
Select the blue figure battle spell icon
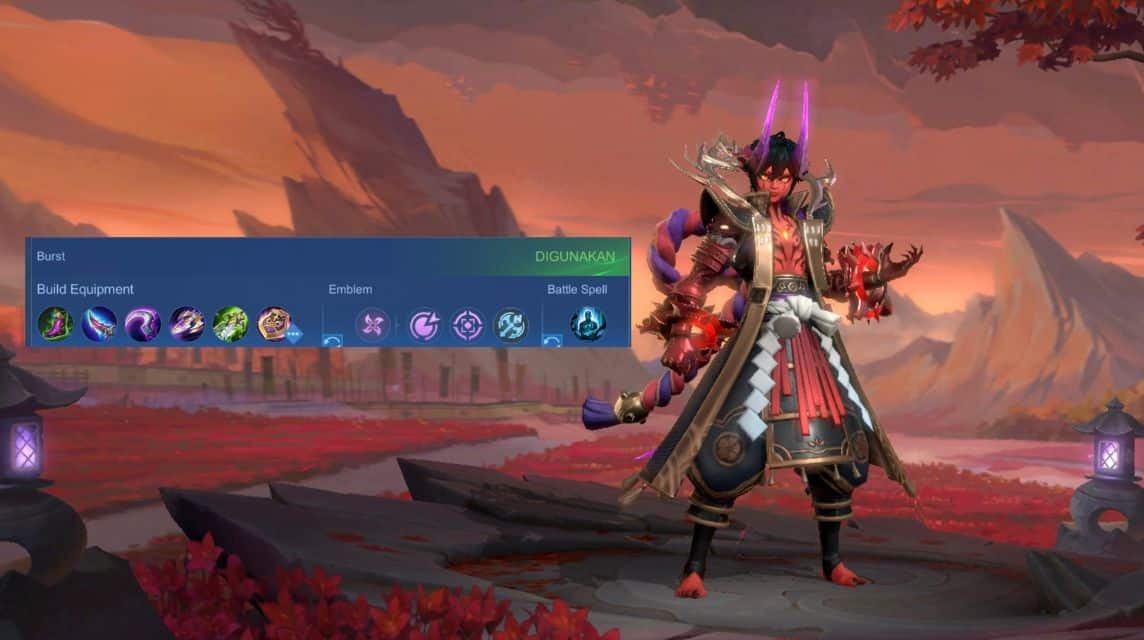[x=587, y=324]
